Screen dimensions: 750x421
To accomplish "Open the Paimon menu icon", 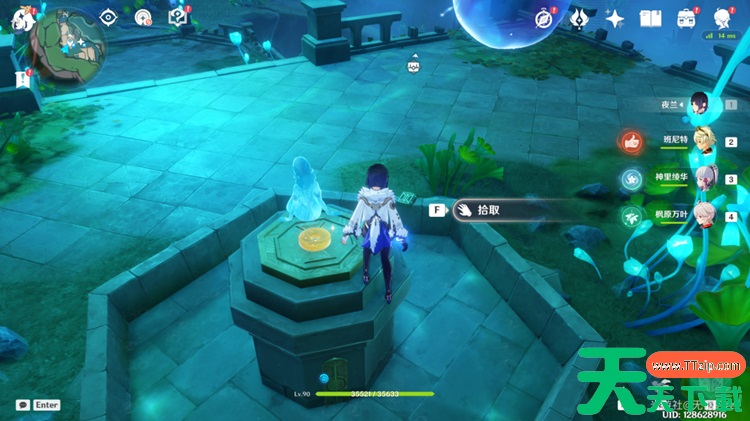I will [17, 16].
